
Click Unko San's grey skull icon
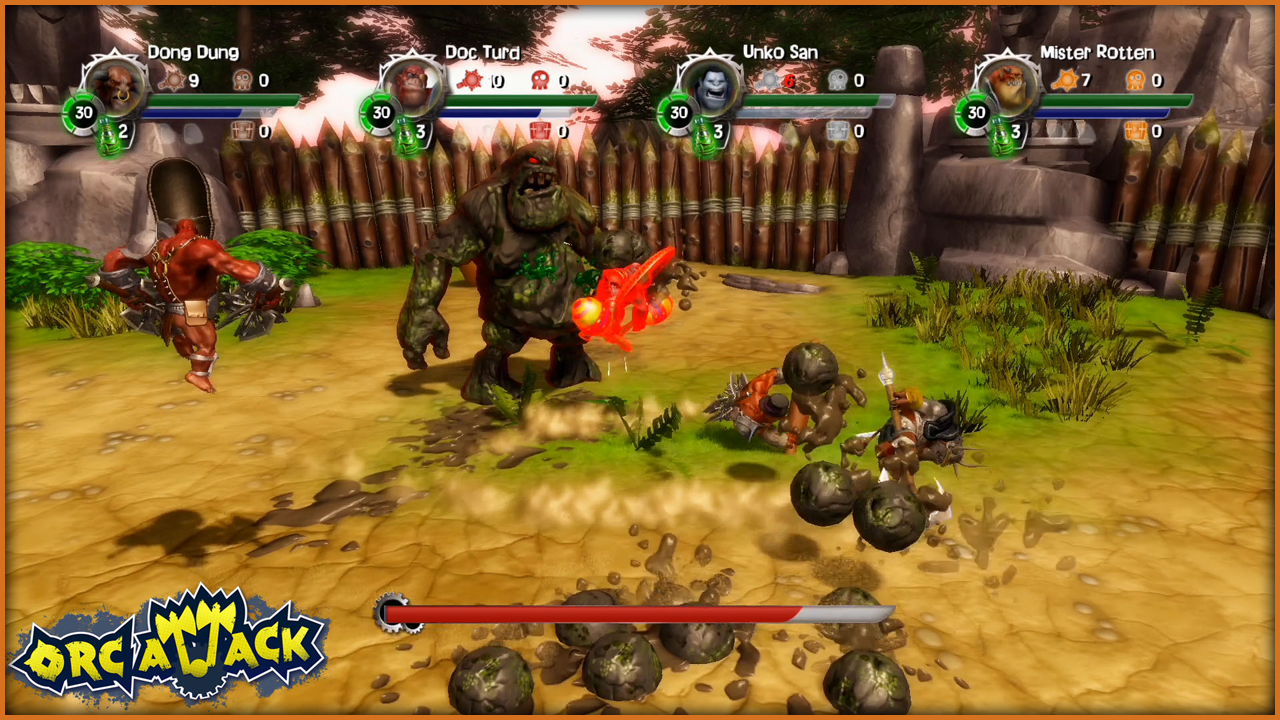(837, 80)
